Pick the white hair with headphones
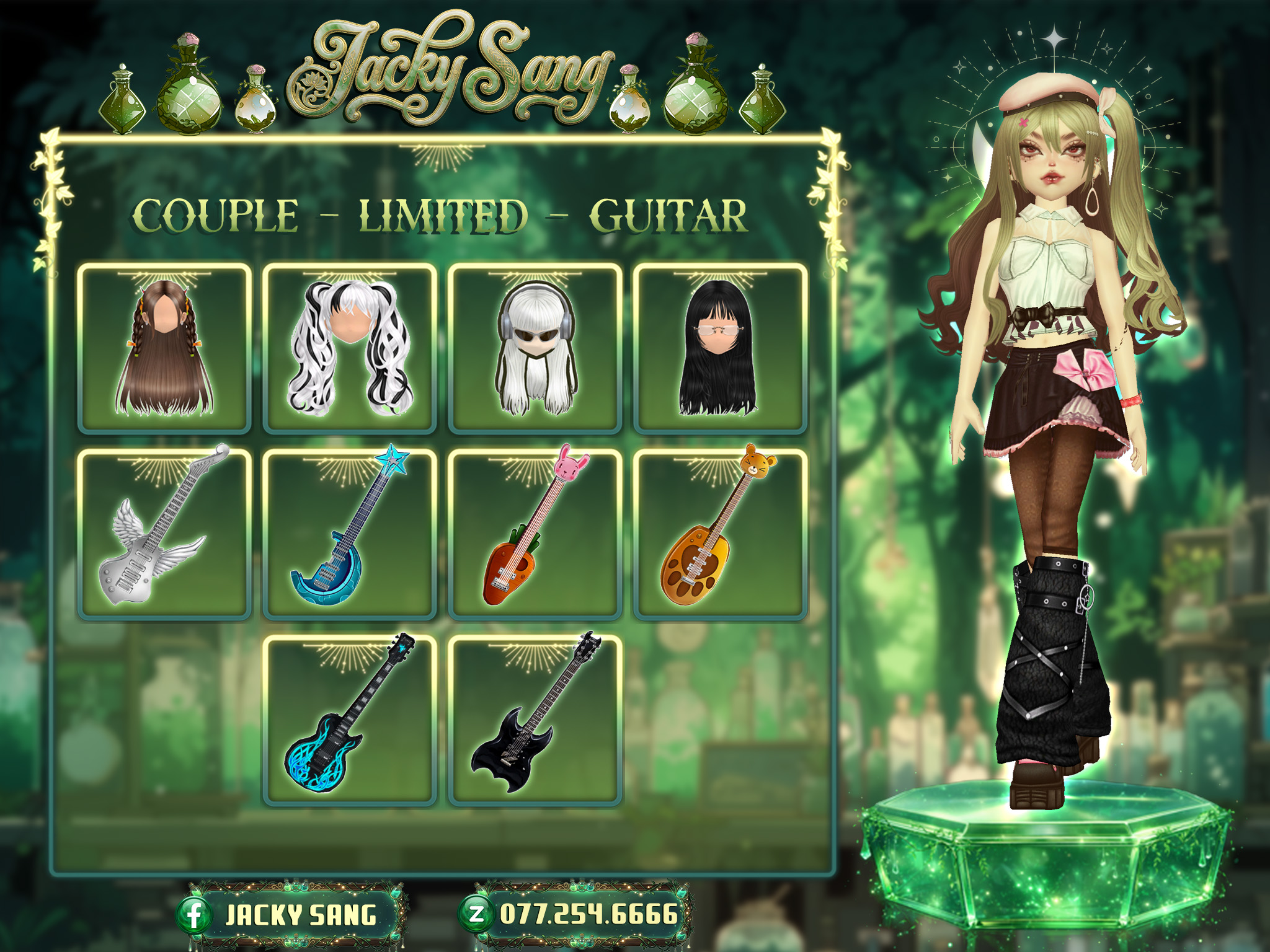Viewport: 1270px width, 952px height. pyautogui.click(x=535, y=348)
